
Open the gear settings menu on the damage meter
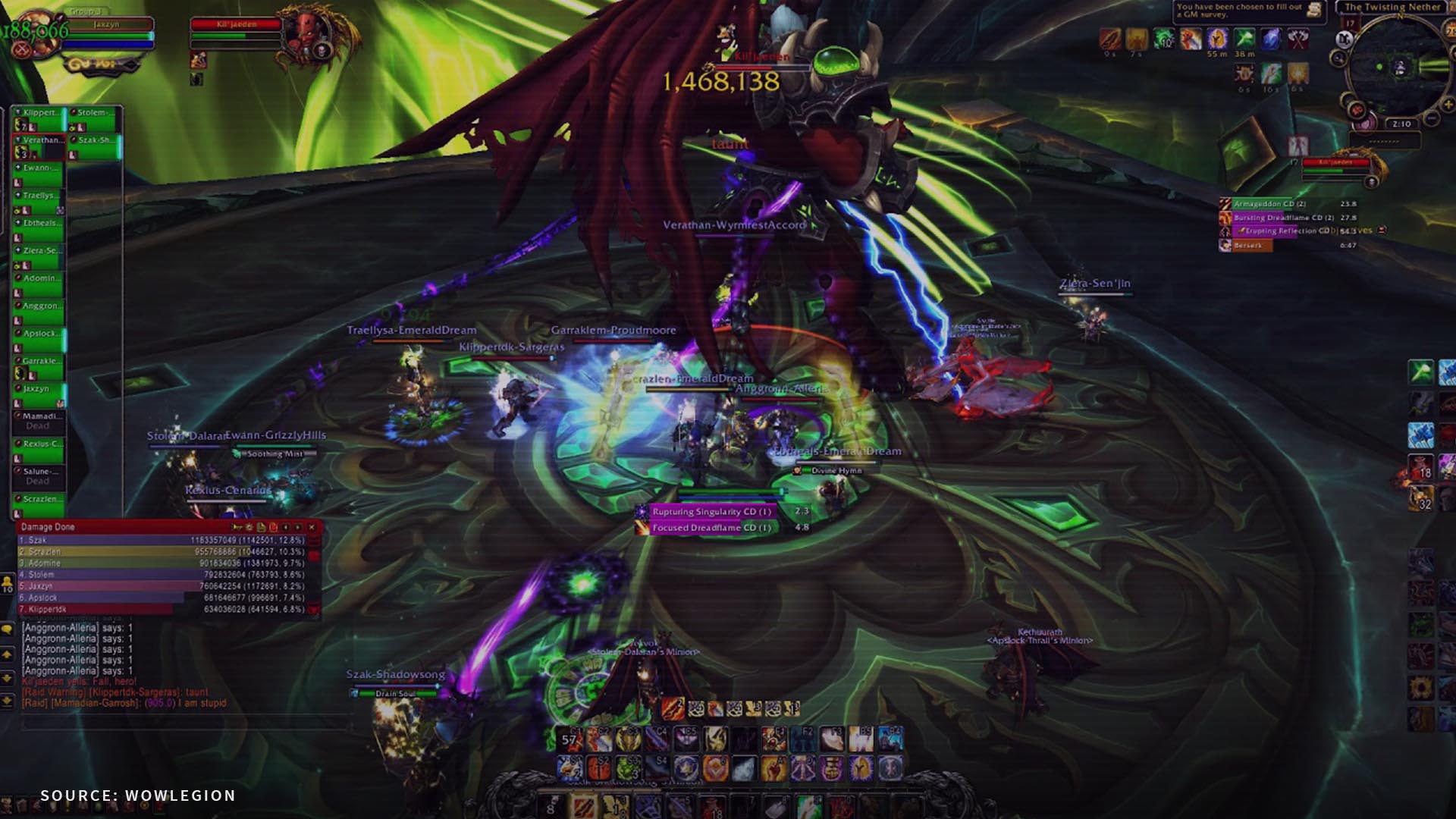pyautogui.click(x=249, y=527)
